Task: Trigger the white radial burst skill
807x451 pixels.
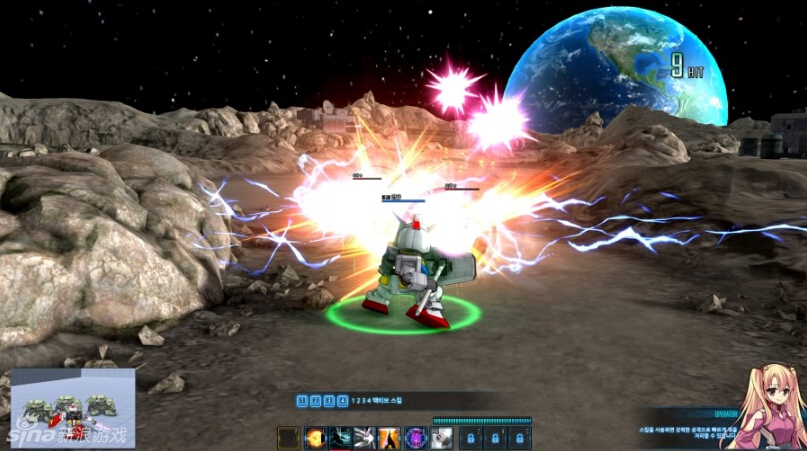Action: [364, 438]
